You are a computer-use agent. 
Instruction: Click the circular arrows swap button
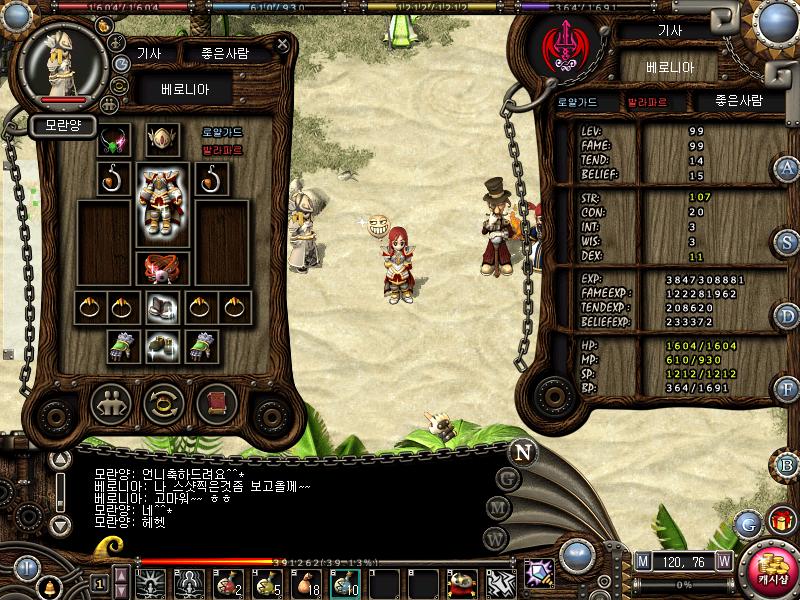tap(163, 404)
